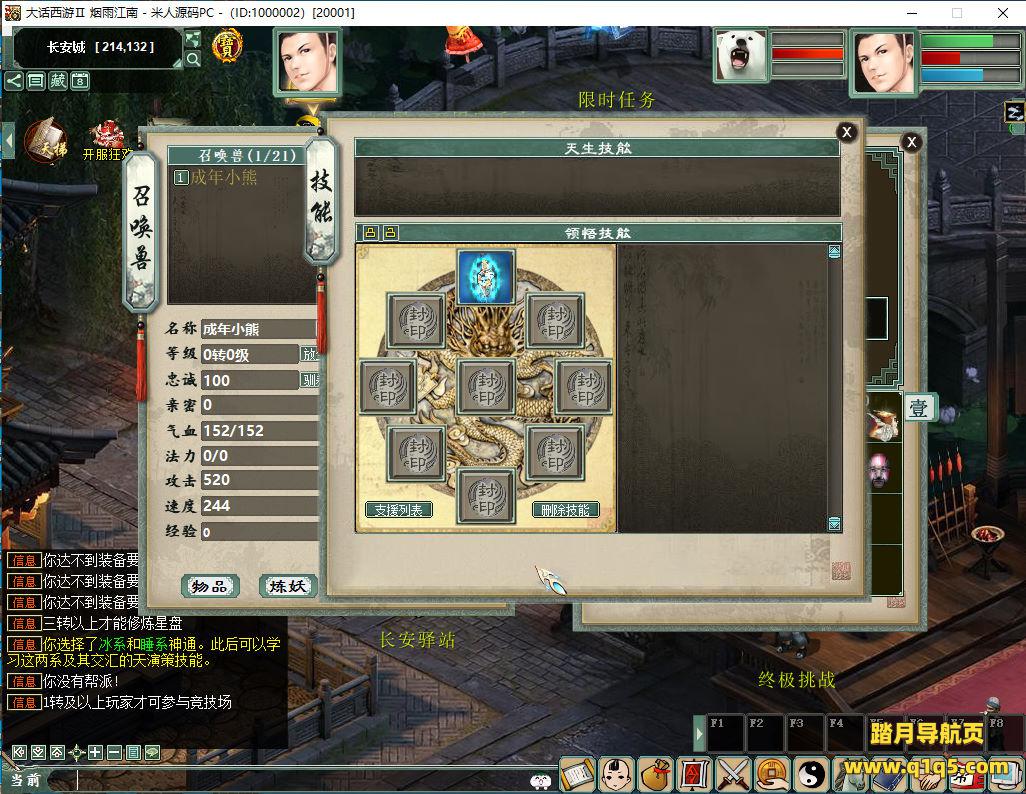The image size is (1026, 794).
Task: Open the 支援列表 support list
Action: (x=399, y=510)
